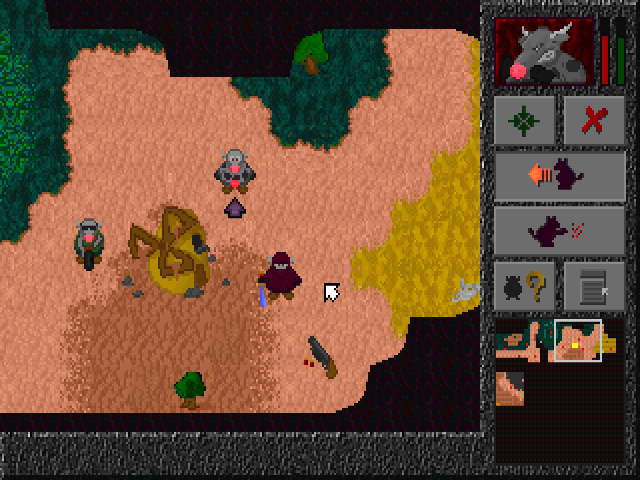The width and height of the screenshot is (640, 480).
Task: Click the horned creature portrait
Action: (x=546, y=52)
